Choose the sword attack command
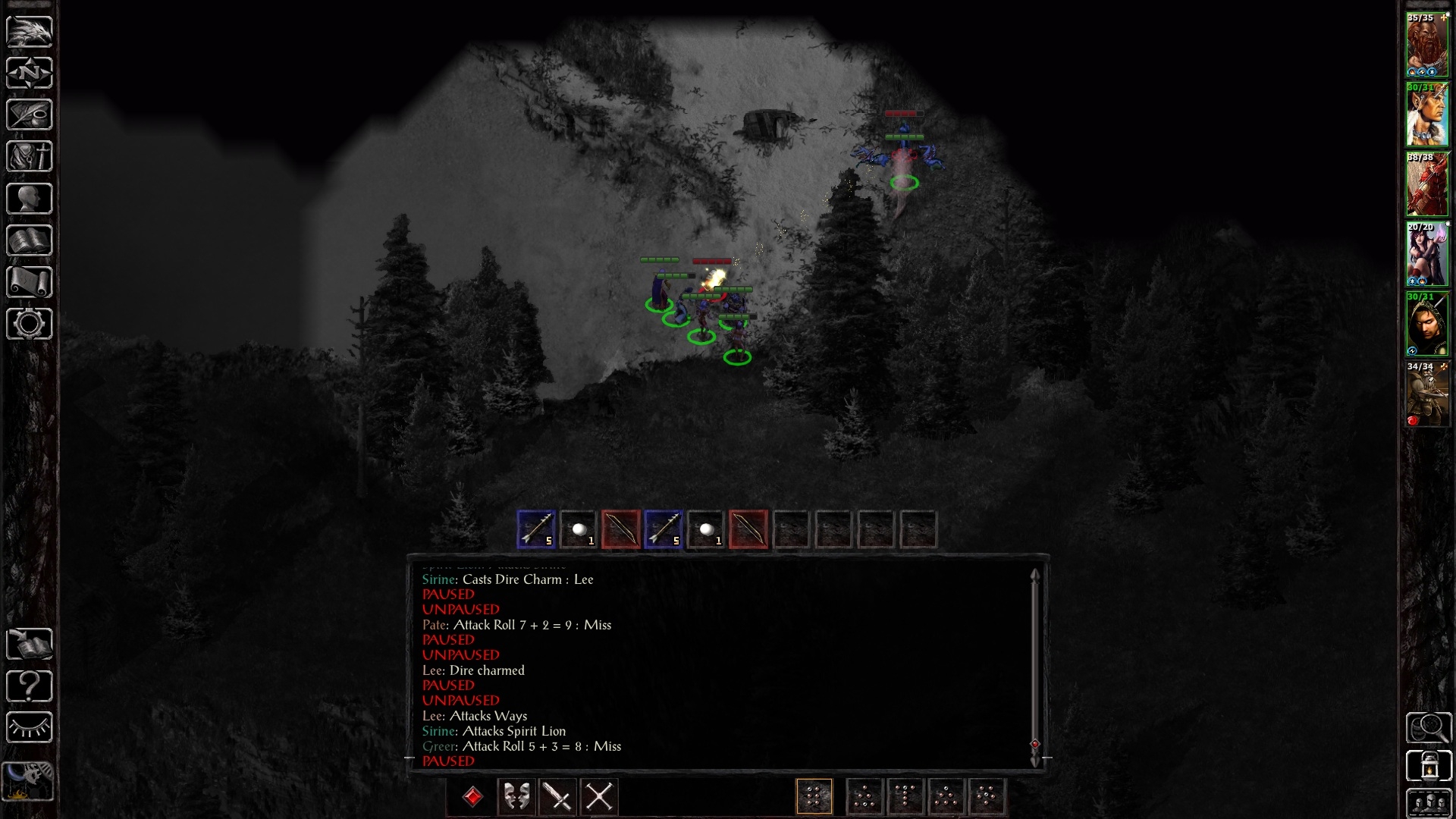The height and width of the screenshot is (819, 1456). coord(558,797)
